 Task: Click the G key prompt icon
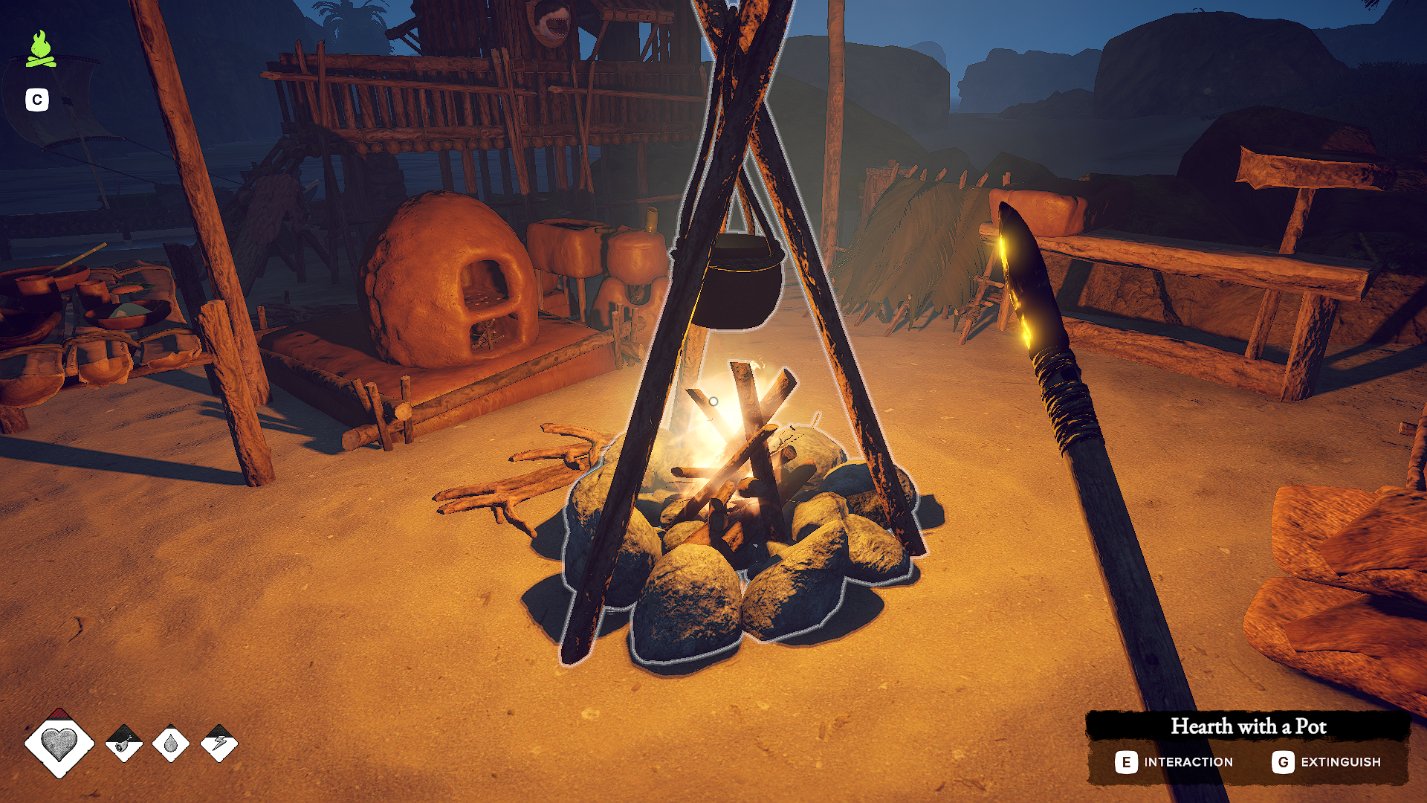tap(1281, 762)
